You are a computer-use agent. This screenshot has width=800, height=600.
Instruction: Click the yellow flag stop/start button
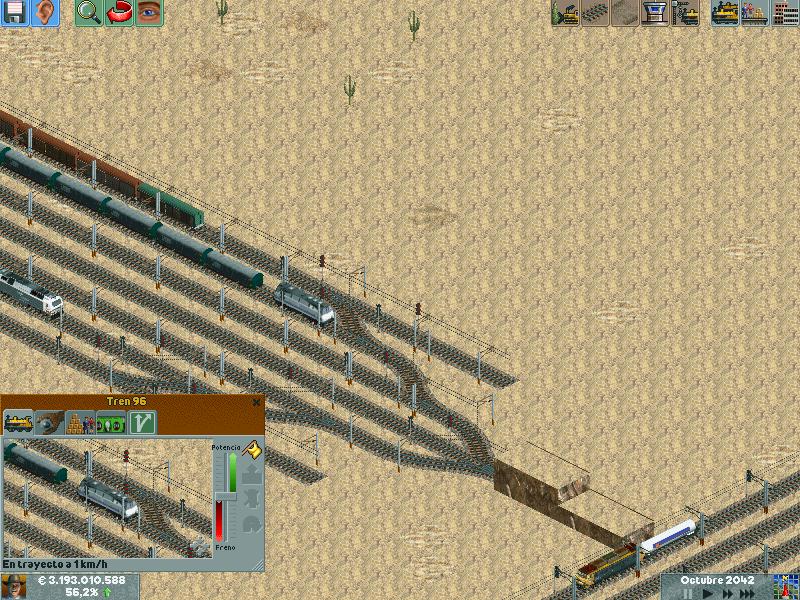tap(252, 451)
